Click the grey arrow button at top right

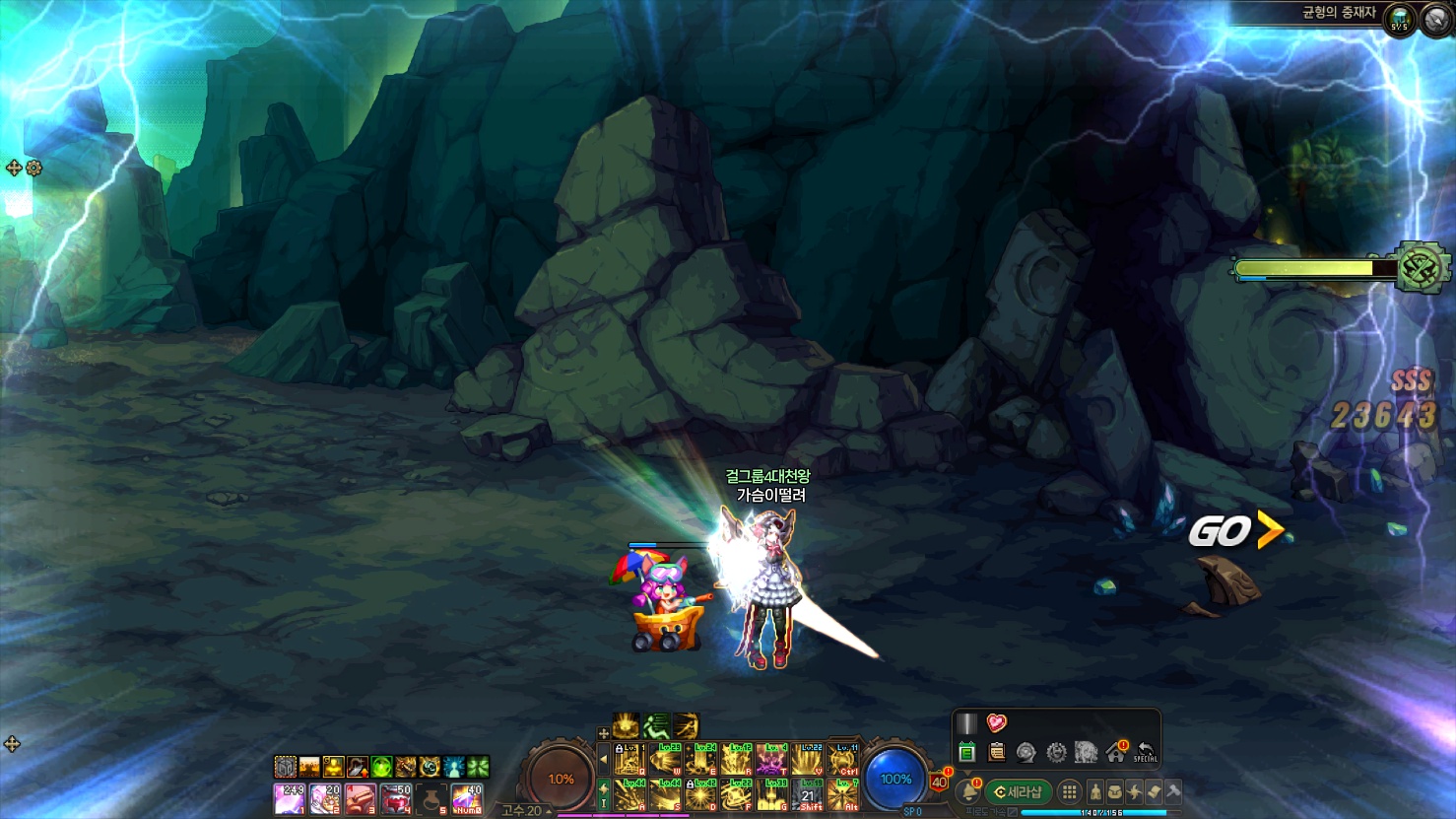pos(1436,20)
